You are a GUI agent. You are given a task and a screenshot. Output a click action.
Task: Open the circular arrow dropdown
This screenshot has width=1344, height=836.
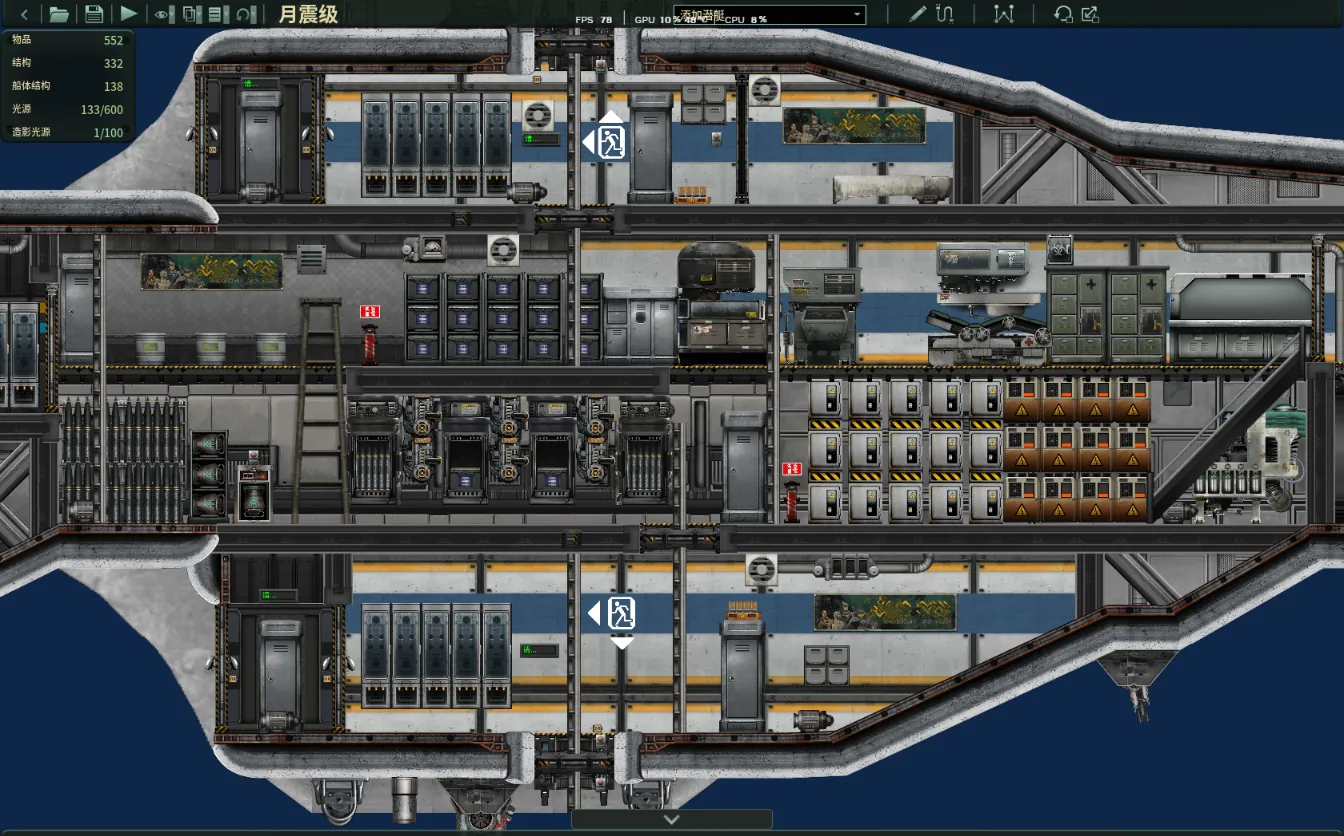pos(246,14)
